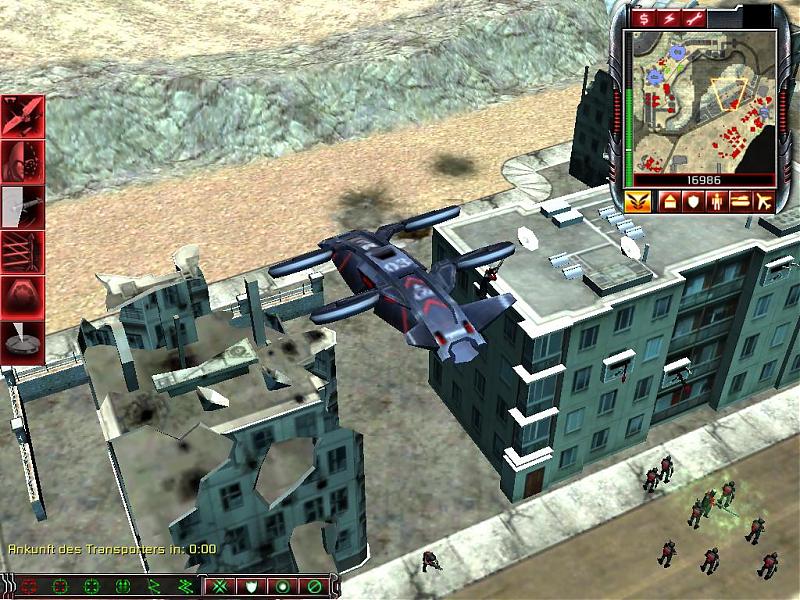The image size is (800, 600).
Task: Set the hold fire stance
Action: pyautogui.click(x=313, y=586)
